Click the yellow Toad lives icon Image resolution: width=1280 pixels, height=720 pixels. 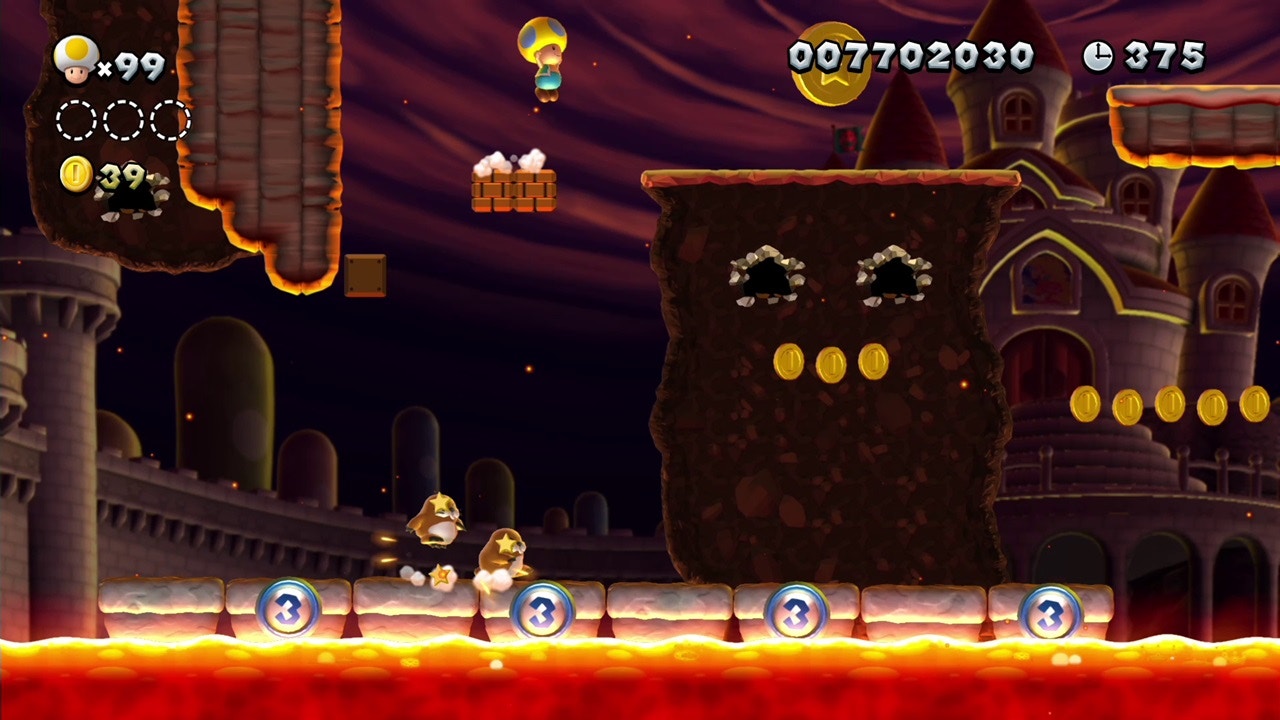coord(76,60)
